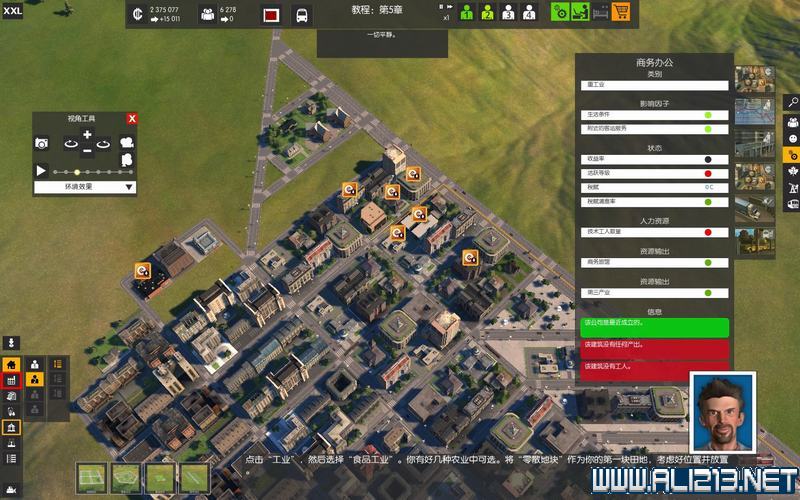The width and height of the screenshot is (800, 500).
Task: Zoom in with the plus button
Action: tap(87, 135)
